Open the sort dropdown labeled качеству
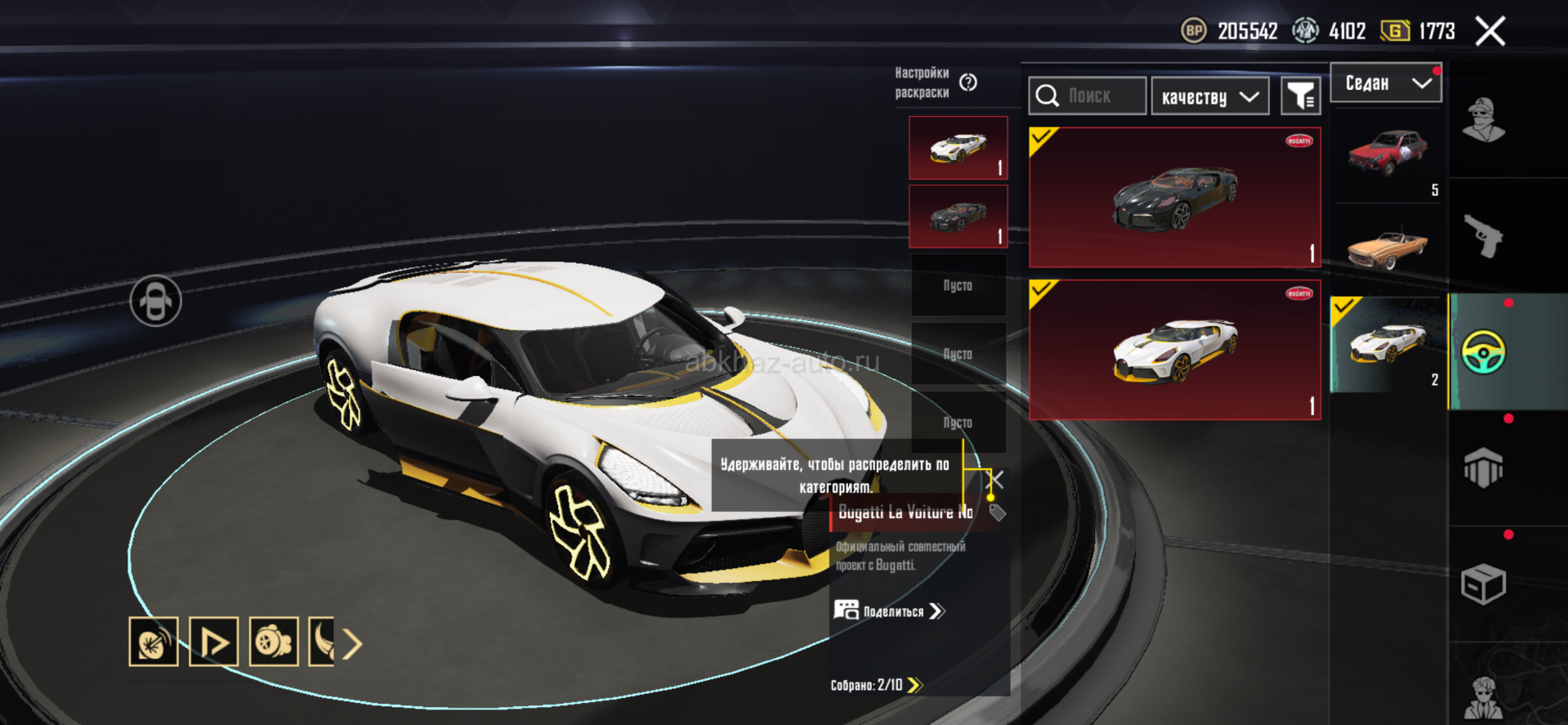This screenshot has height=725, width=1568. click(x=1209, y=97)
